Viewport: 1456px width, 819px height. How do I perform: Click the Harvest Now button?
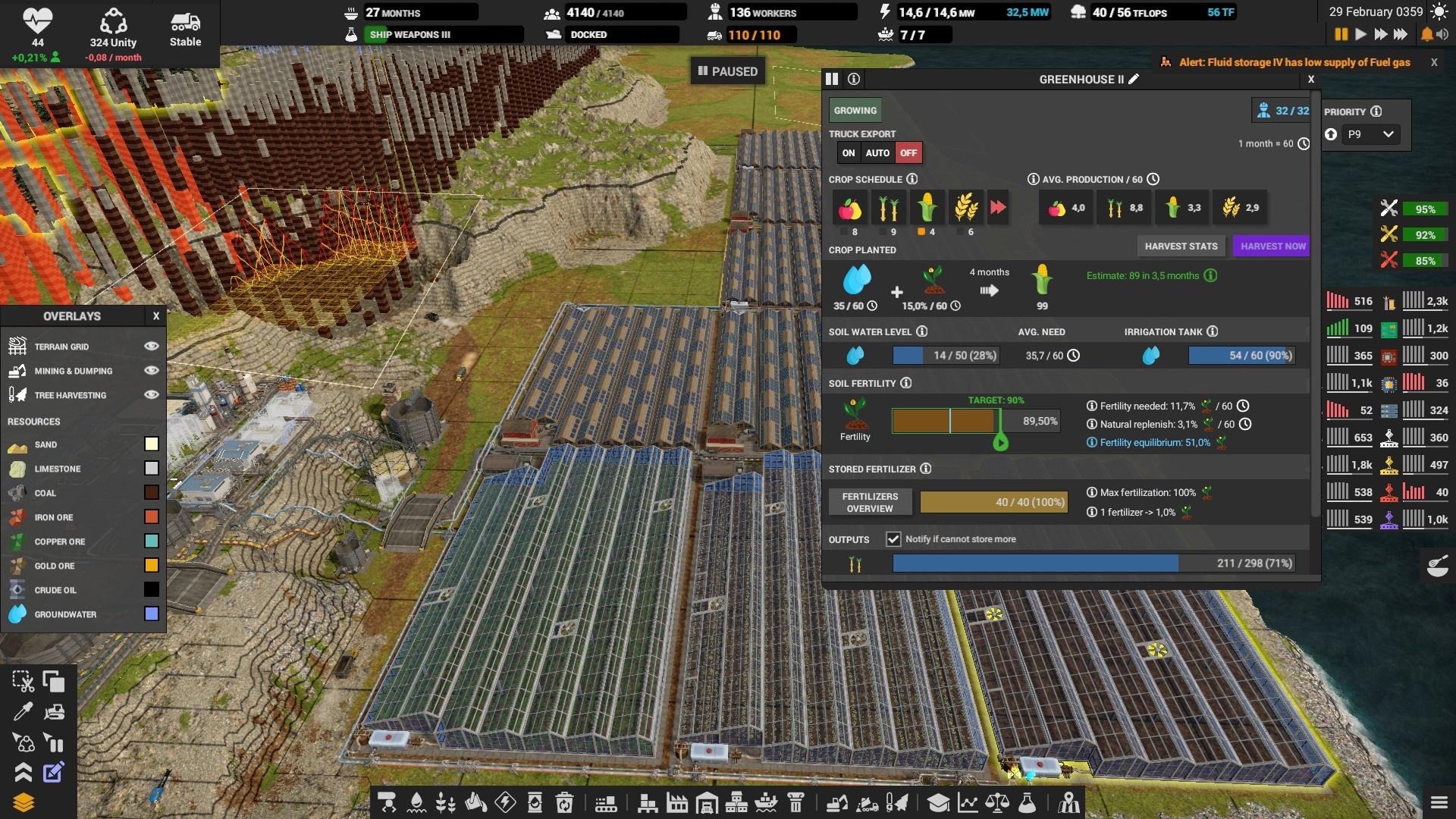click(1272, 246)
